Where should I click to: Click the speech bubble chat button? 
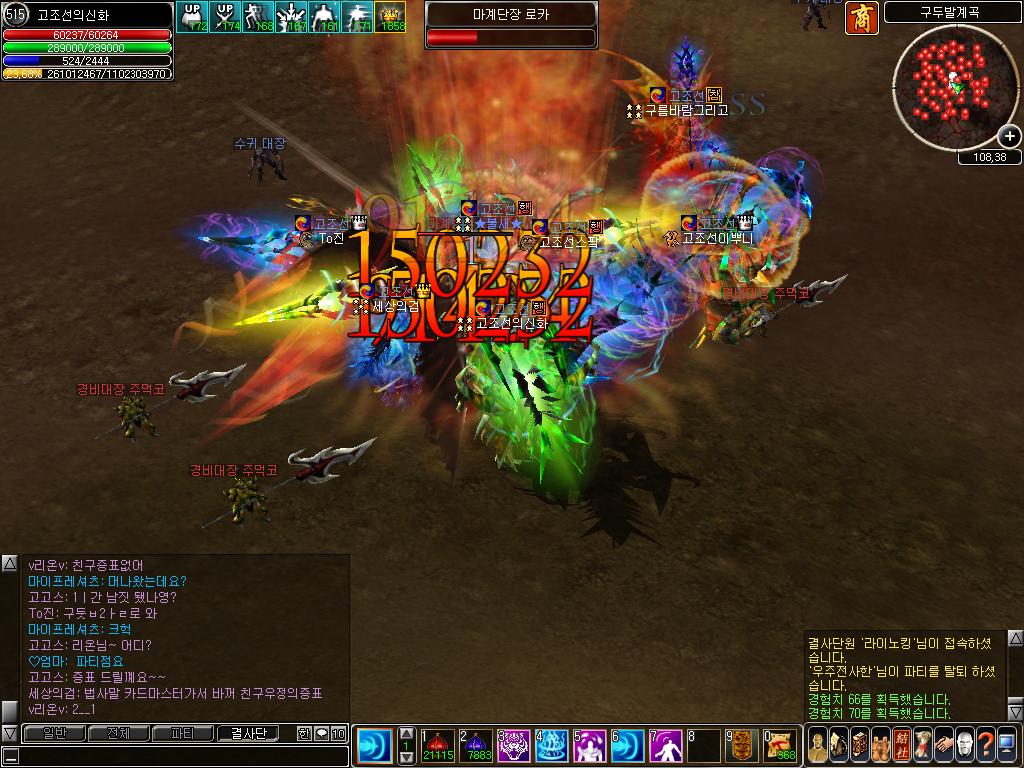point(322,733)
